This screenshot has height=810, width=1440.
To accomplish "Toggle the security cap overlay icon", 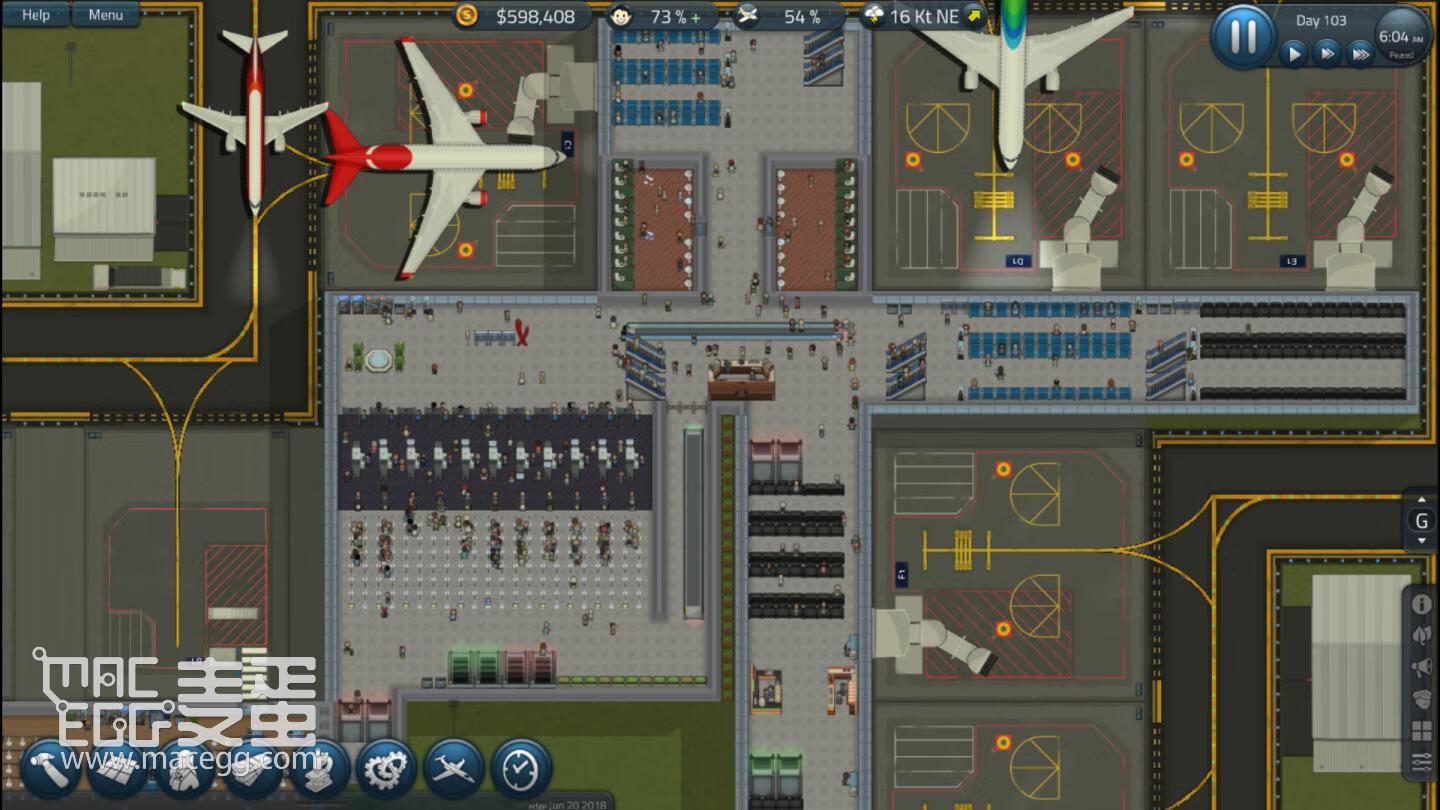I will [1421, 699].
